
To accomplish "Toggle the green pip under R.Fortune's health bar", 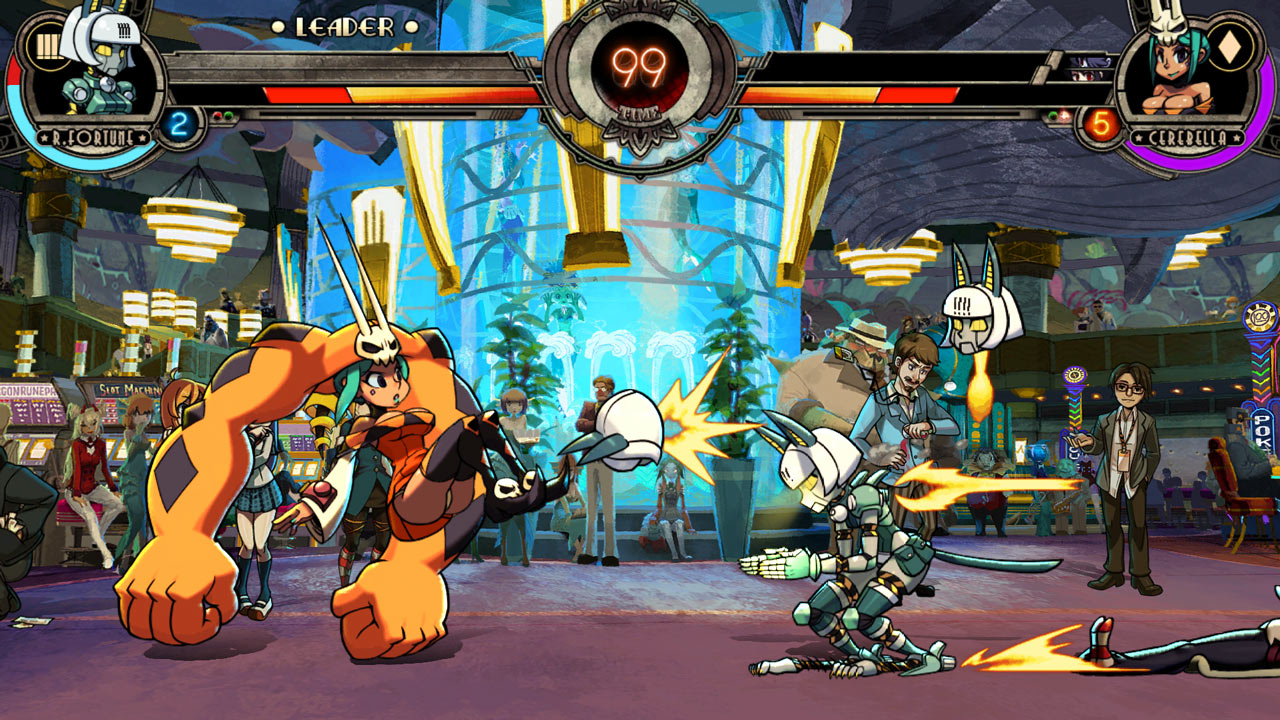I will 230,116.
